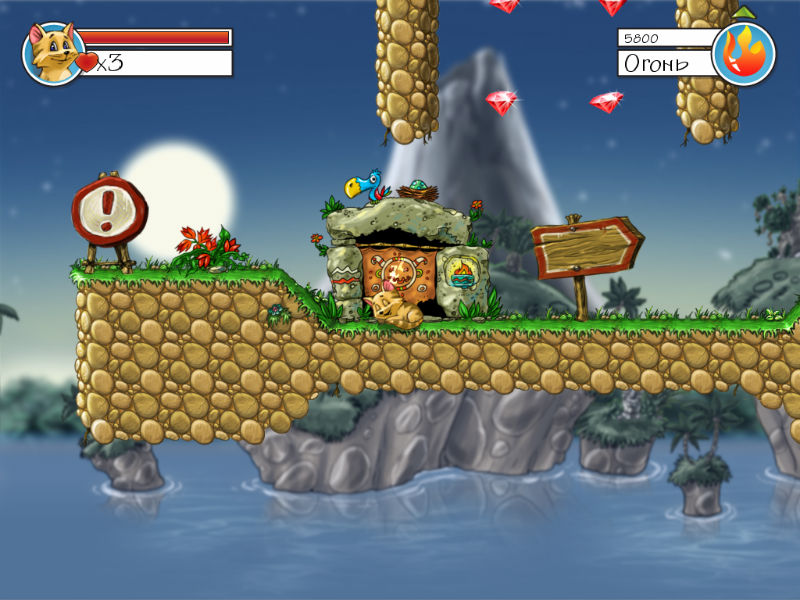The width and height of the screenshot is (800, 600).
Task: Click the cat character portrait
Action: [x=52, y=53]
